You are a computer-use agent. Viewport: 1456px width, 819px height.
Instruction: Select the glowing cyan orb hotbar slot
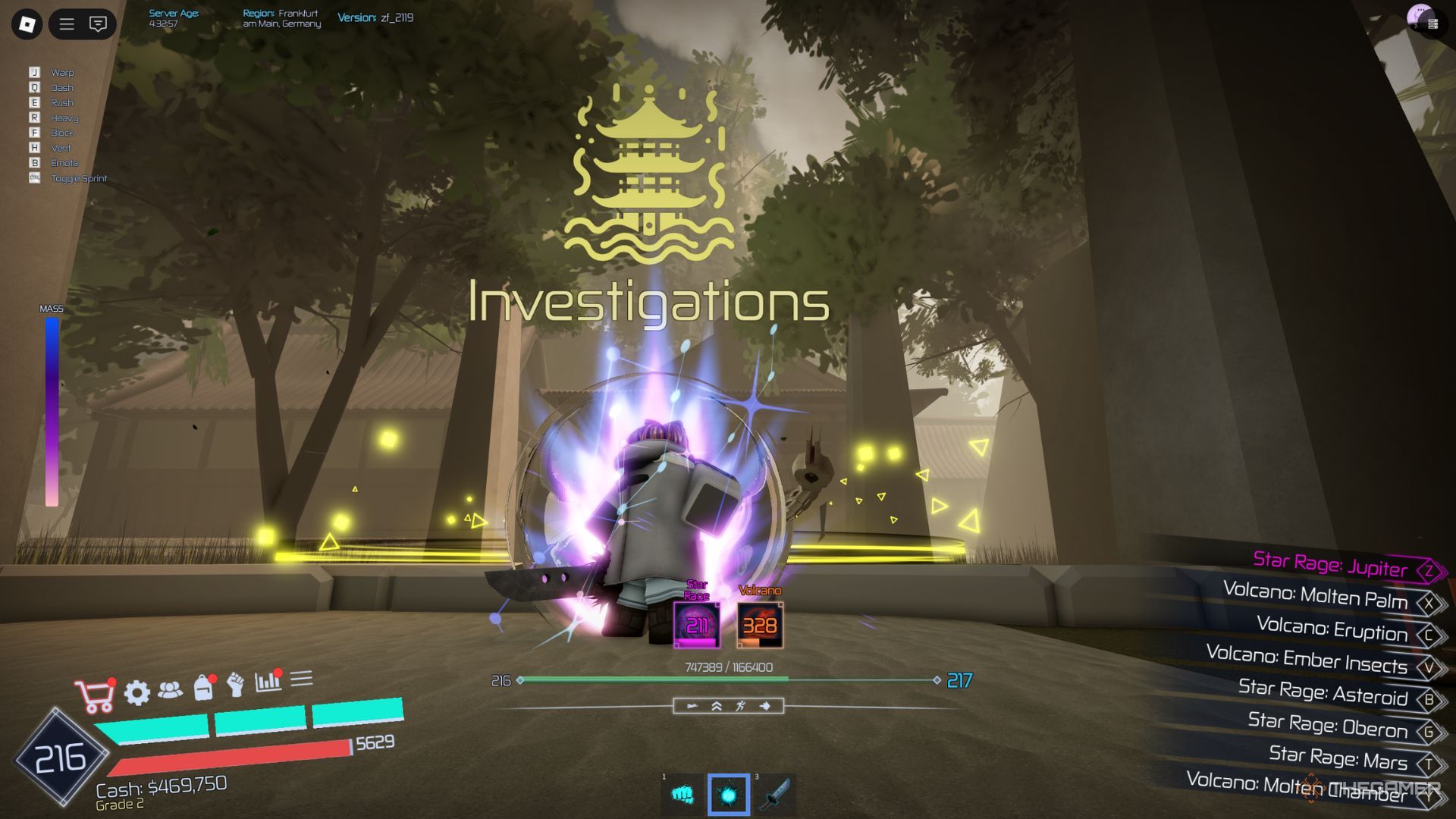tap(728, 795)
